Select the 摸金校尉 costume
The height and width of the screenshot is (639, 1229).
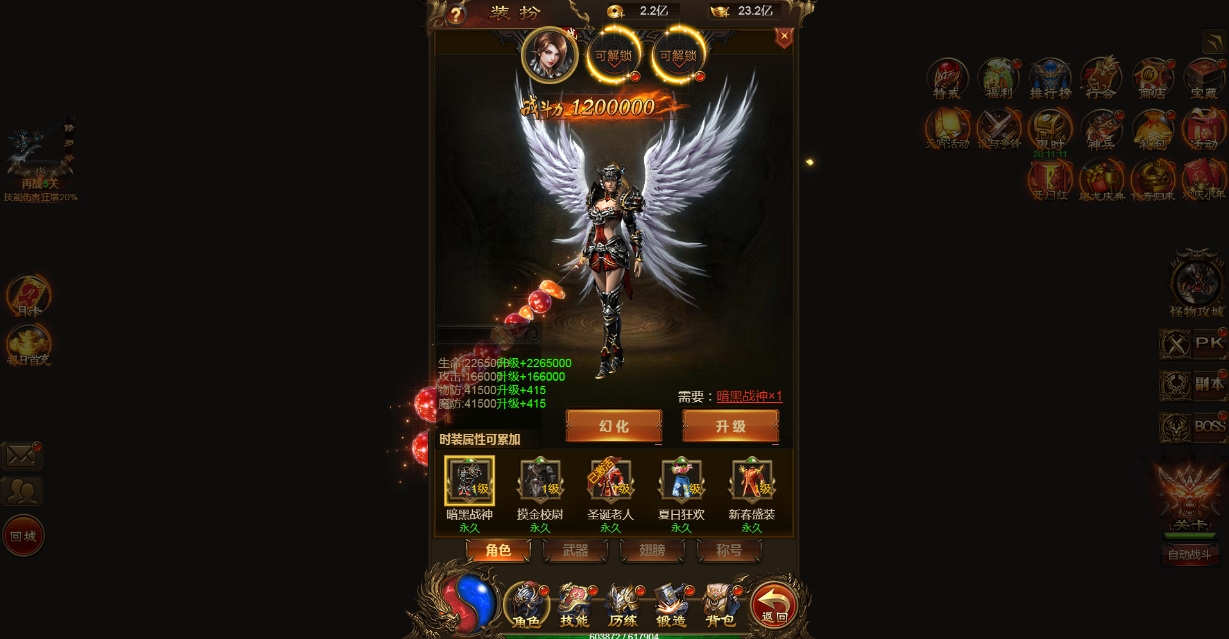540,482
